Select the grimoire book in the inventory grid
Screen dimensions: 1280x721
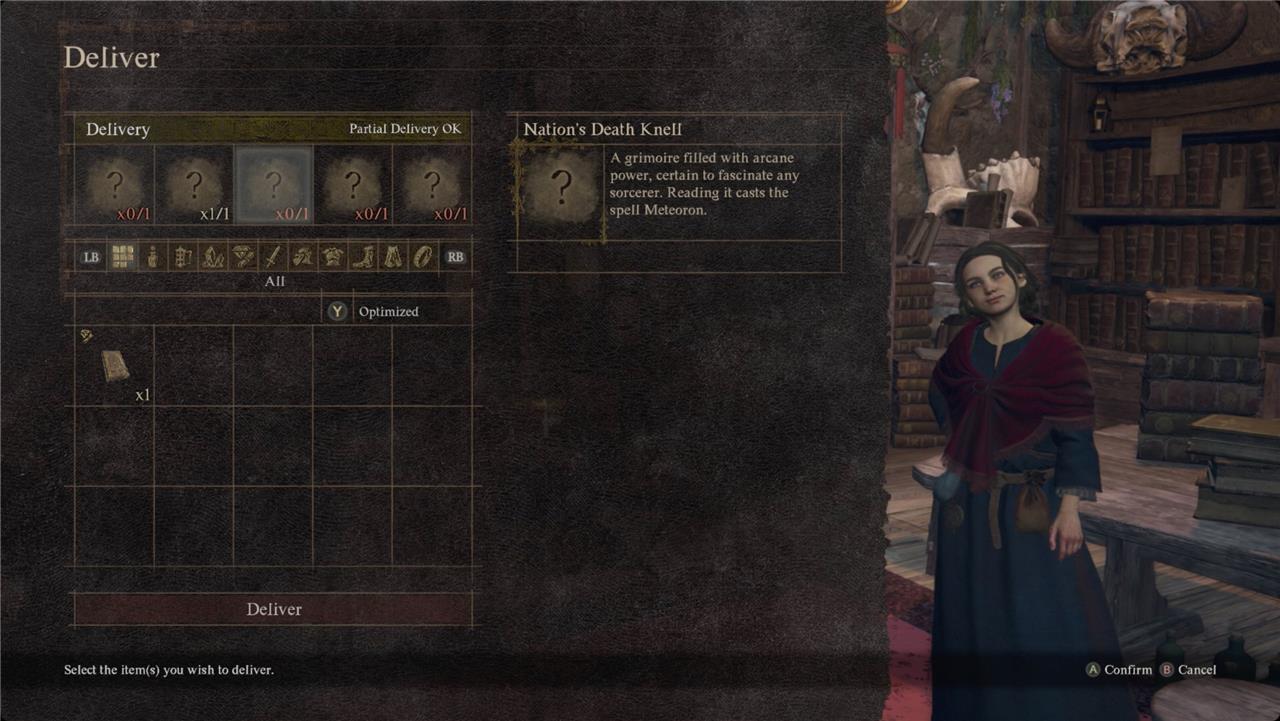(115, 366)
